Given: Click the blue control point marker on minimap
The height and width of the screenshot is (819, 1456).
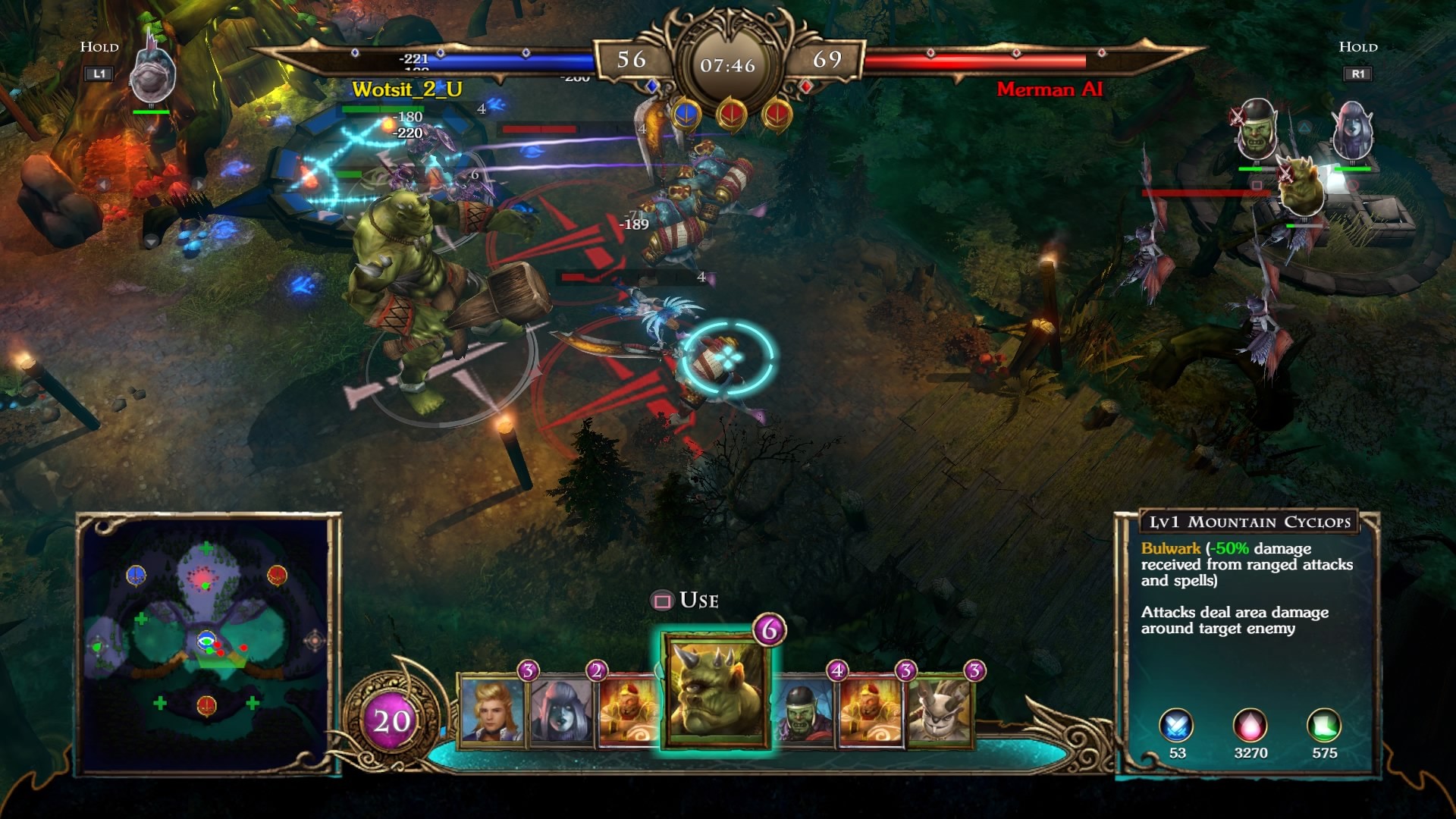Looking at the screenshot, I should (x=136, y=576).
